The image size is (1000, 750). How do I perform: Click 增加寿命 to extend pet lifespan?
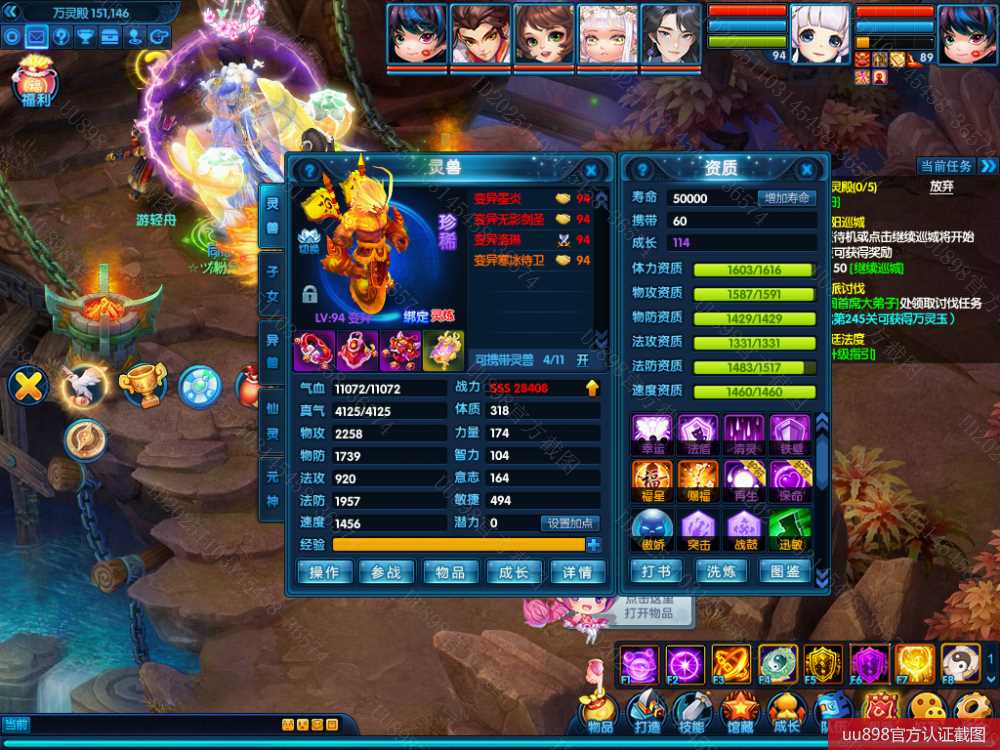point(786,198)
